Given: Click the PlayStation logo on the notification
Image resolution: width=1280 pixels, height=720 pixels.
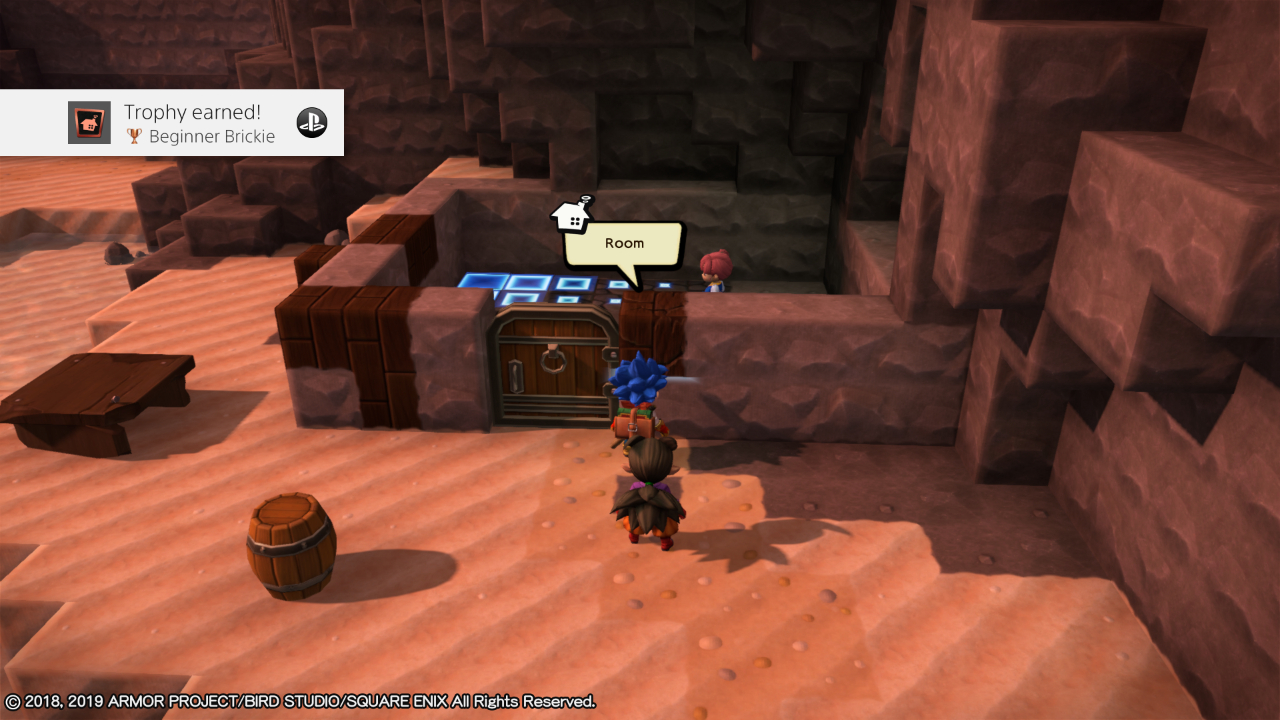Looking at the screenshot, I should 312,122.
